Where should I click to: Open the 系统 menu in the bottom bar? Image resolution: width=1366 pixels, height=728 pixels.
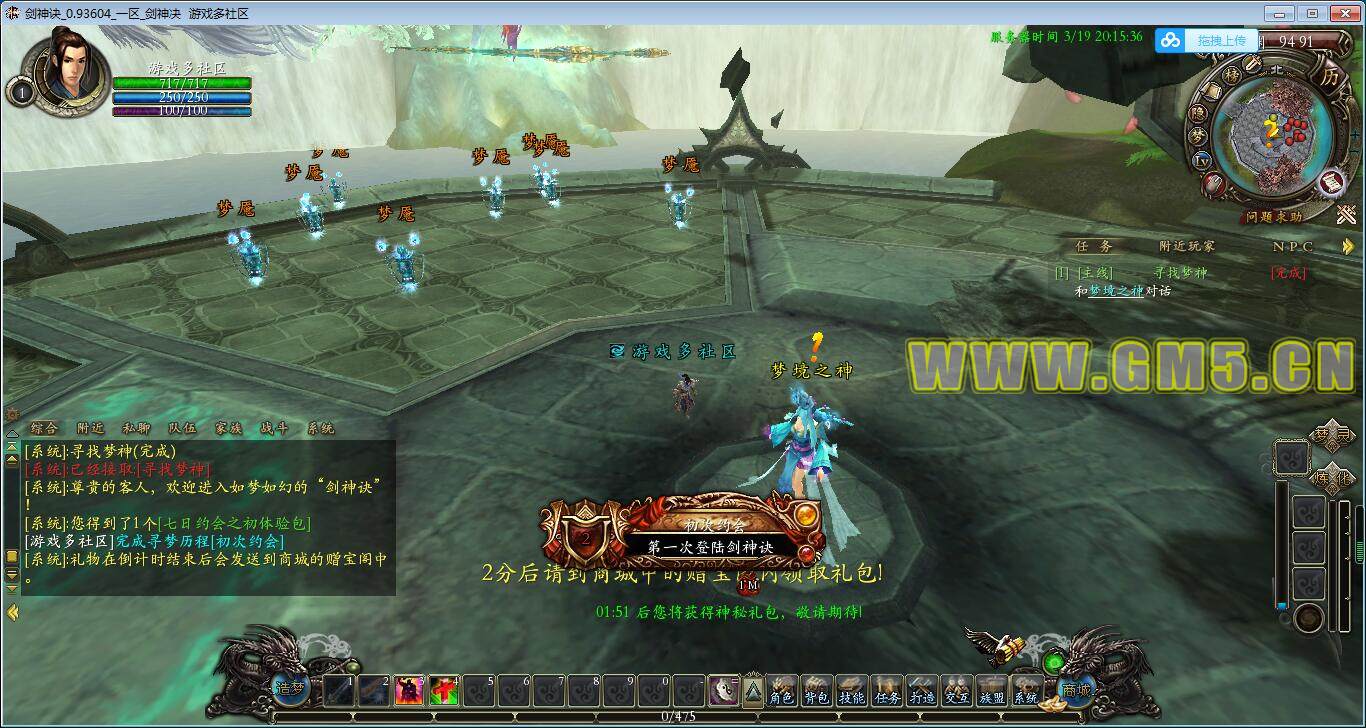pos(1027,692)
